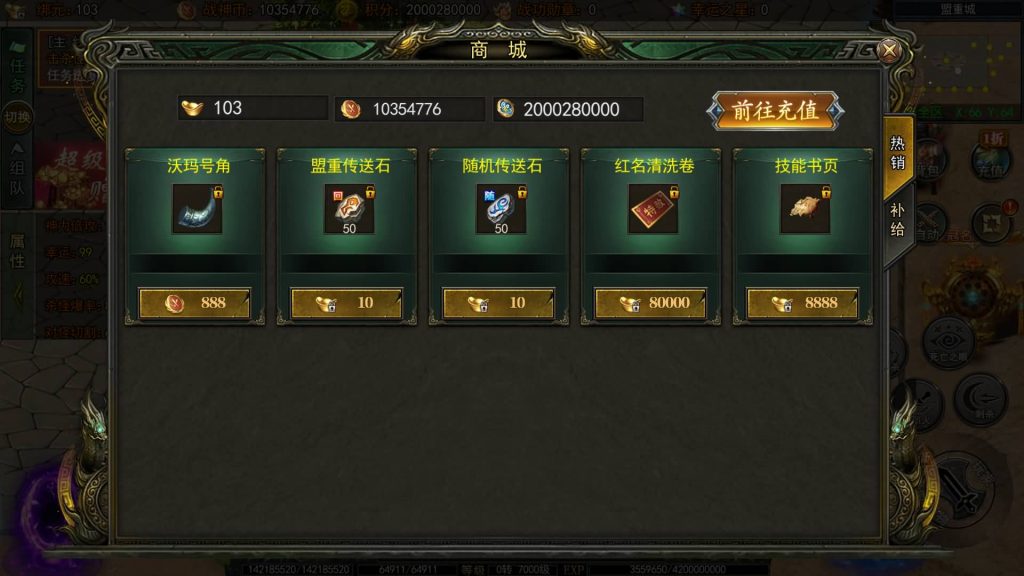Image resolution: width=1024 pixels, height=576 pixels.
Task: Buy 技能书页 for 8888
Action: [x=803, y=303]
